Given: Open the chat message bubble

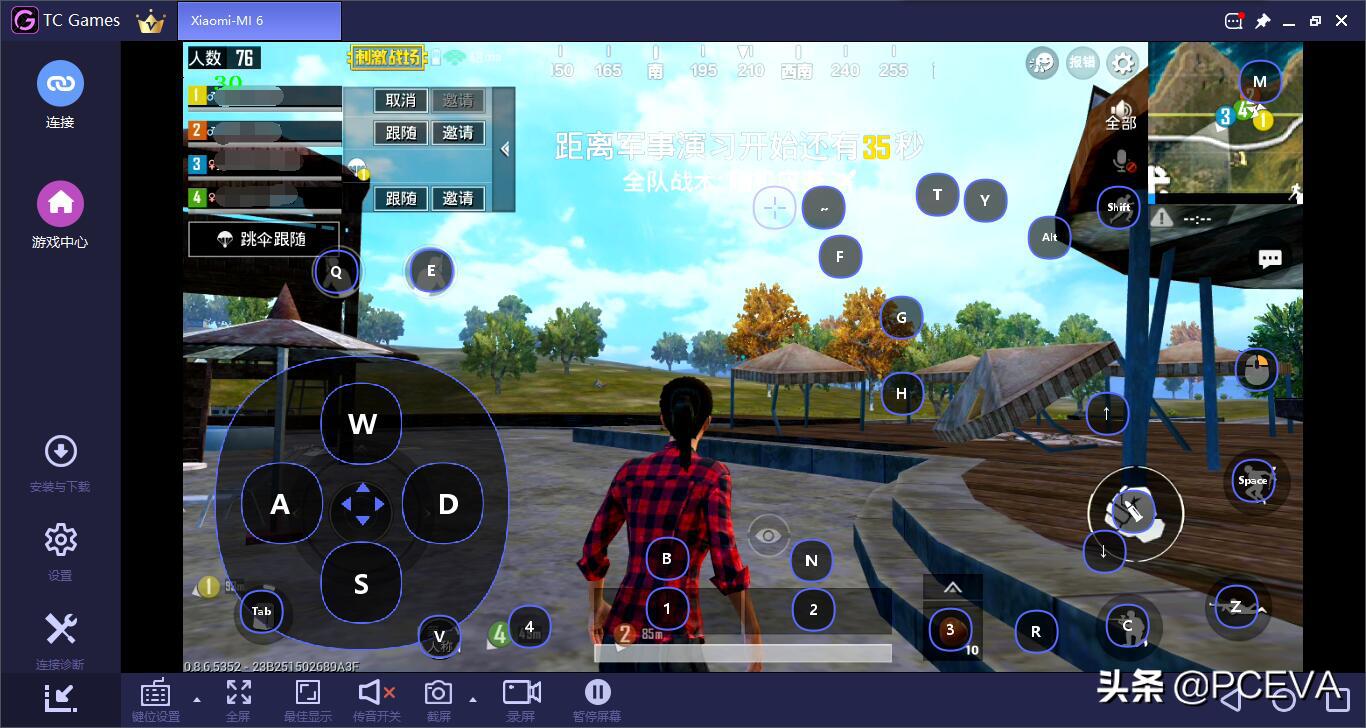Looking at the screenshot, I should (1270, 260).
